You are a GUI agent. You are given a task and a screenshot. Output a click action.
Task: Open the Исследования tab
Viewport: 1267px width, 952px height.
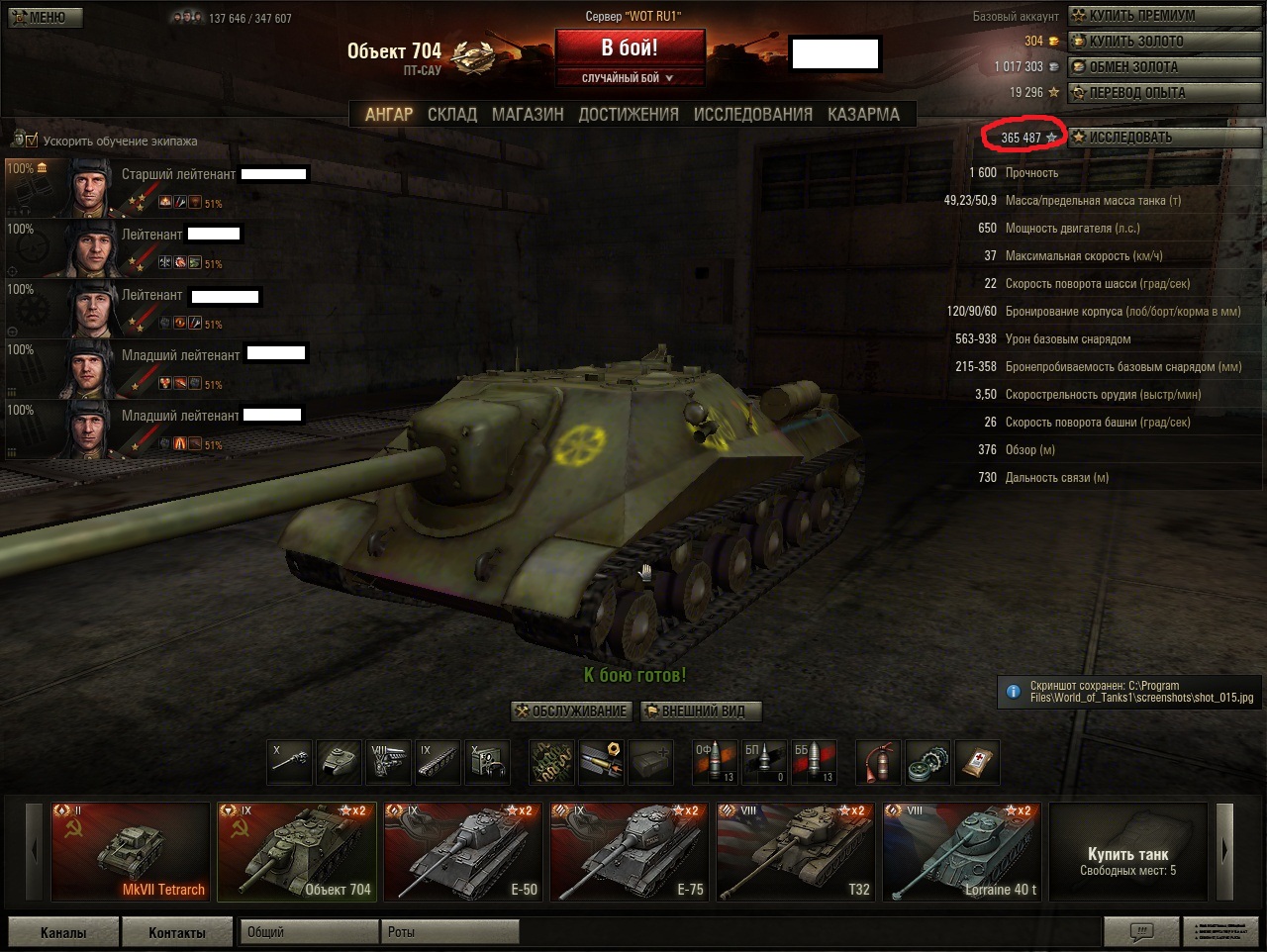(752, 115)
